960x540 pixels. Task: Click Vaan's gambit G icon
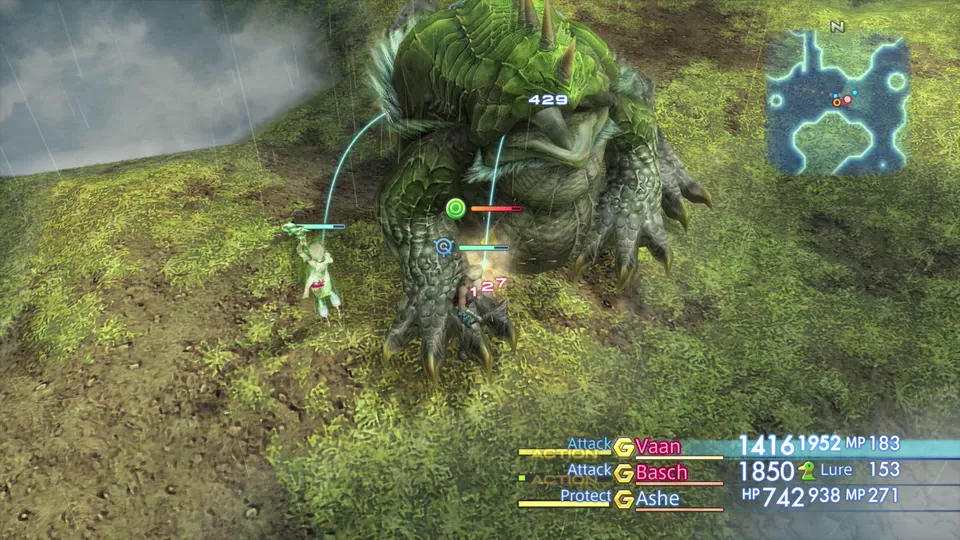pos(624,447)
